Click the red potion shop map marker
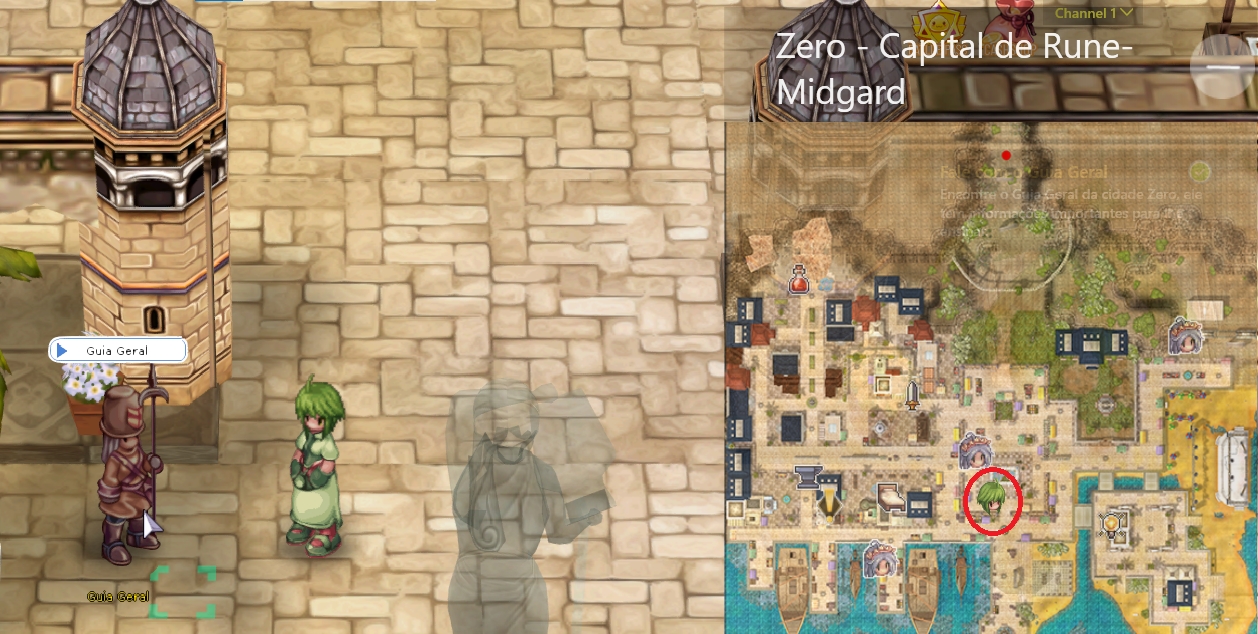This screenshot has width=1258, height=634. (x=799, y=279)
